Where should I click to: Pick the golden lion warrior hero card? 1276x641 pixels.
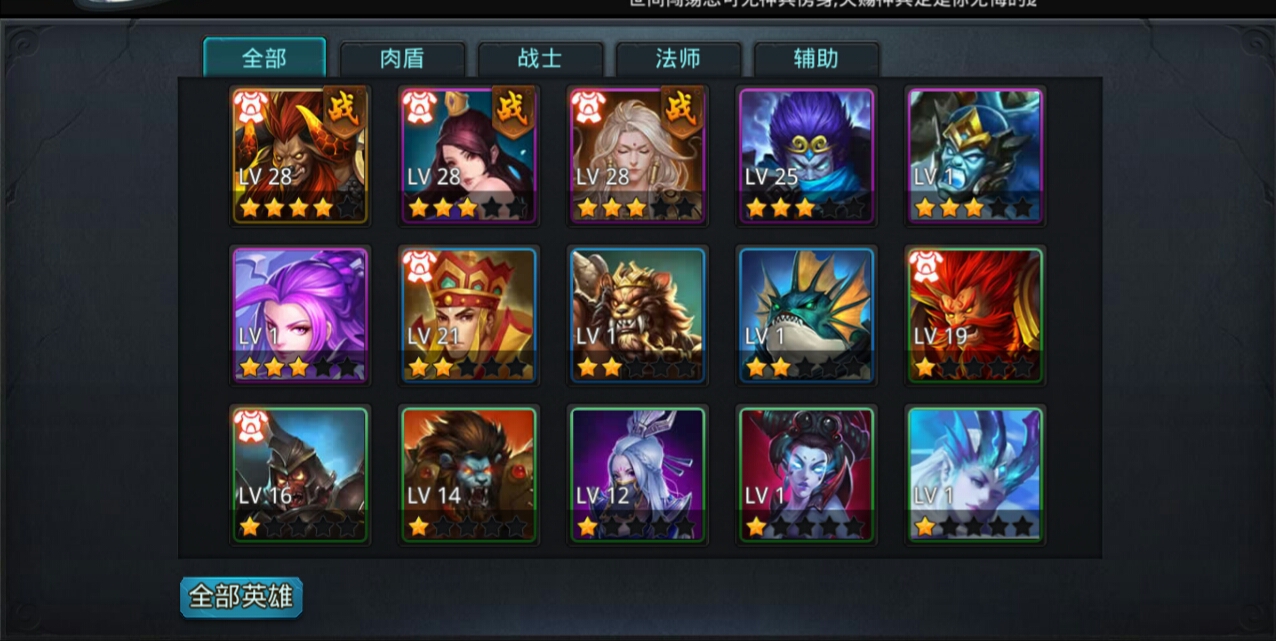pyautogui.click(x=638, y=315)
